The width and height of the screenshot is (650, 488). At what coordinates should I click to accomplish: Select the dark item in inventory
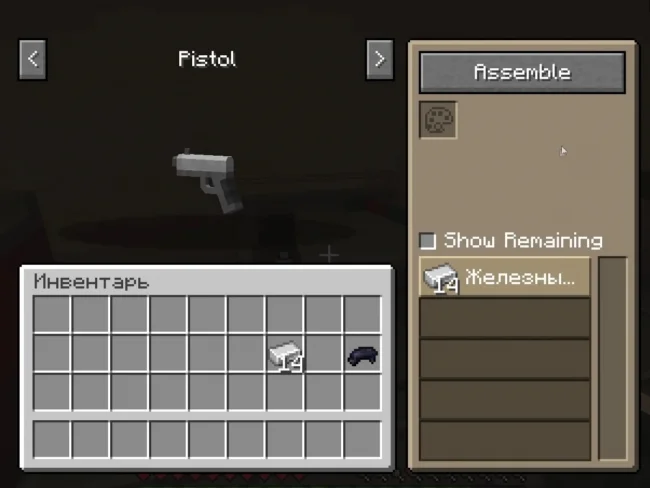pos(362,354)
